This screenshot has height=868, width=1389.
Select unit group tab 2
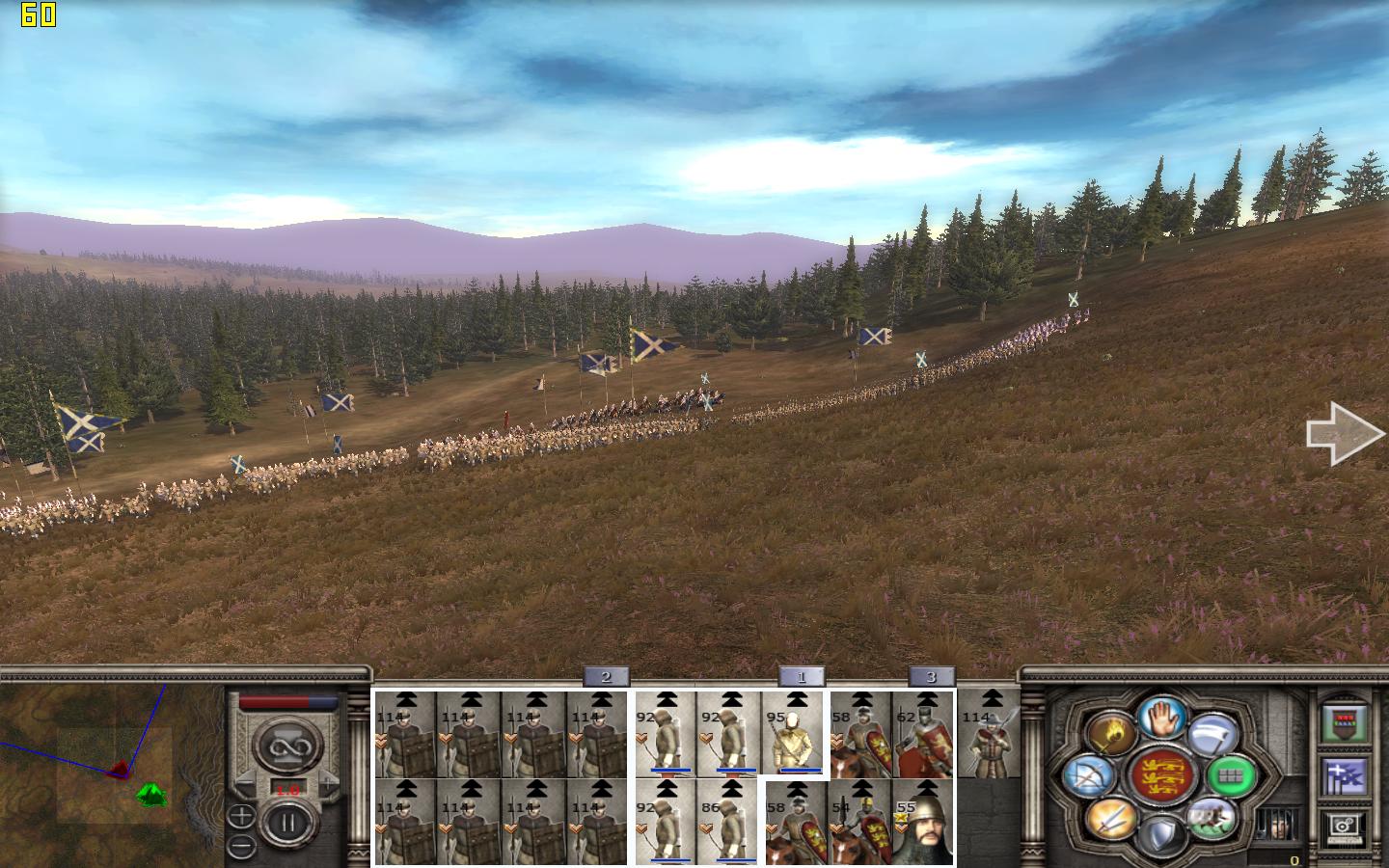[606, 677]
